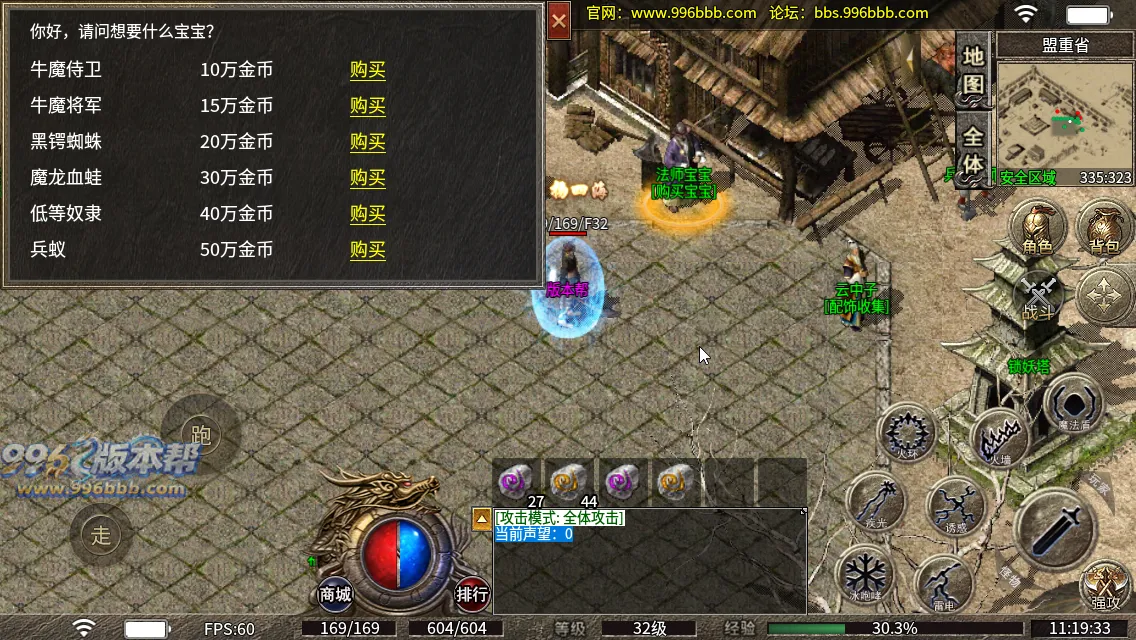Buy the 兵蚁 pet for 50万金币

coord(367,250)
